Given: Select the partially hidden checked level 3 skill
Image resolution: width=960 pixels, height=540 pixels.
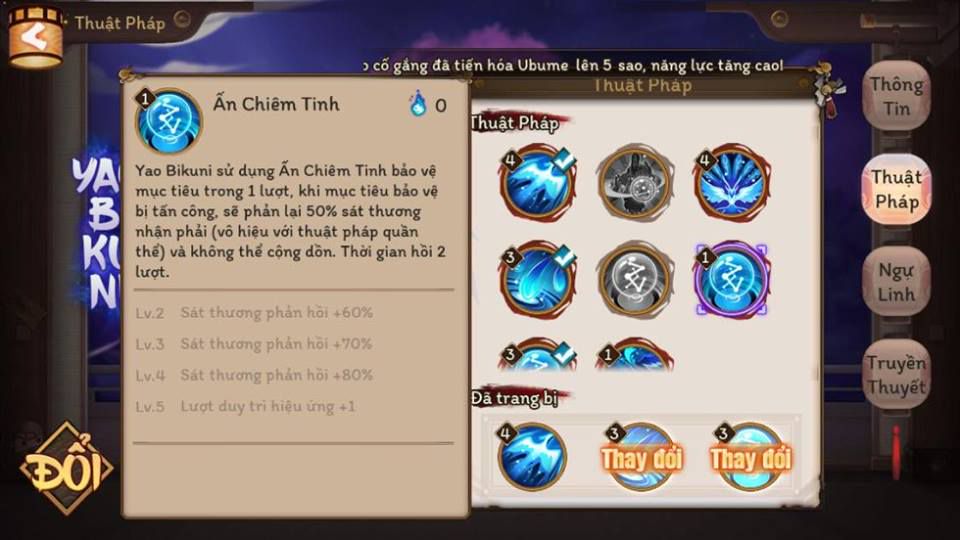Looking at the screenshot, I should (x=536, y=357).
